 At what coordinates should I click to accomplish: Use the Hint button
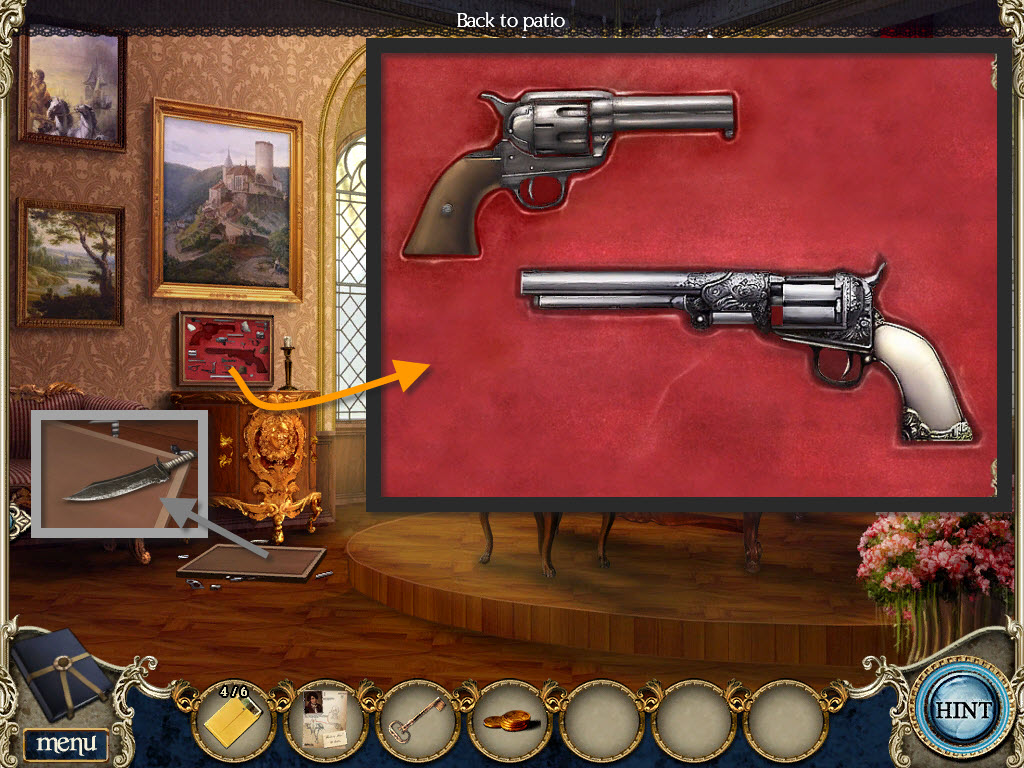tap(962, 711)
